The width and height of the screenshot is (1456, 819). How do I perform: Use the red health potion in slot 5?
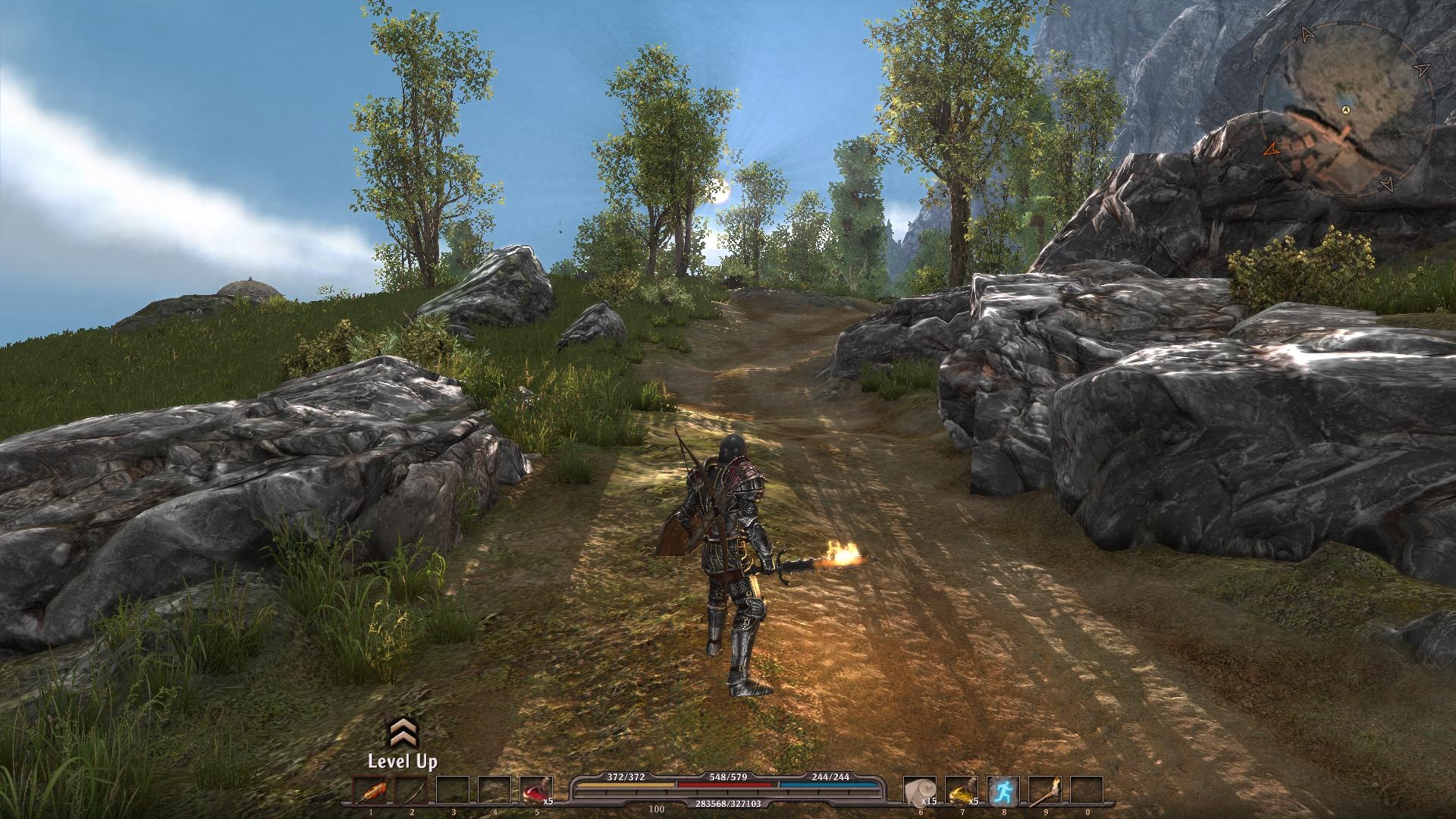[535, 792]
